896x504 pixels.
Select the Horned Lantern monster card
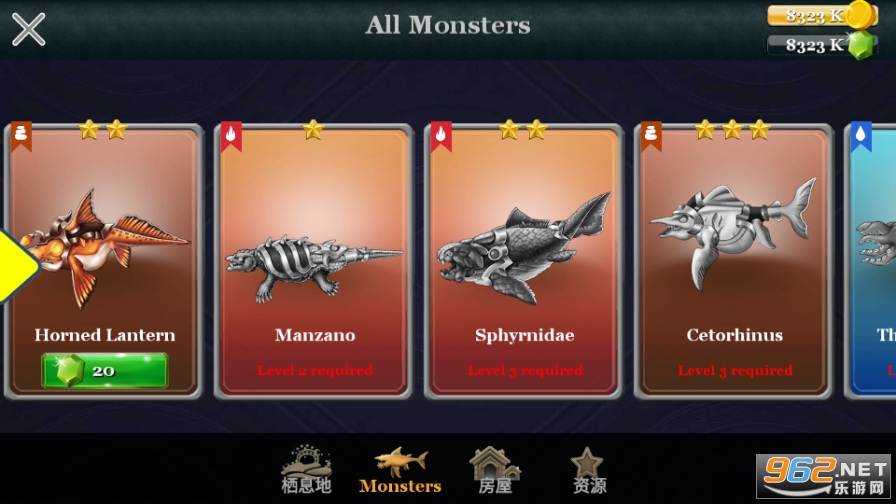point(105,250)
